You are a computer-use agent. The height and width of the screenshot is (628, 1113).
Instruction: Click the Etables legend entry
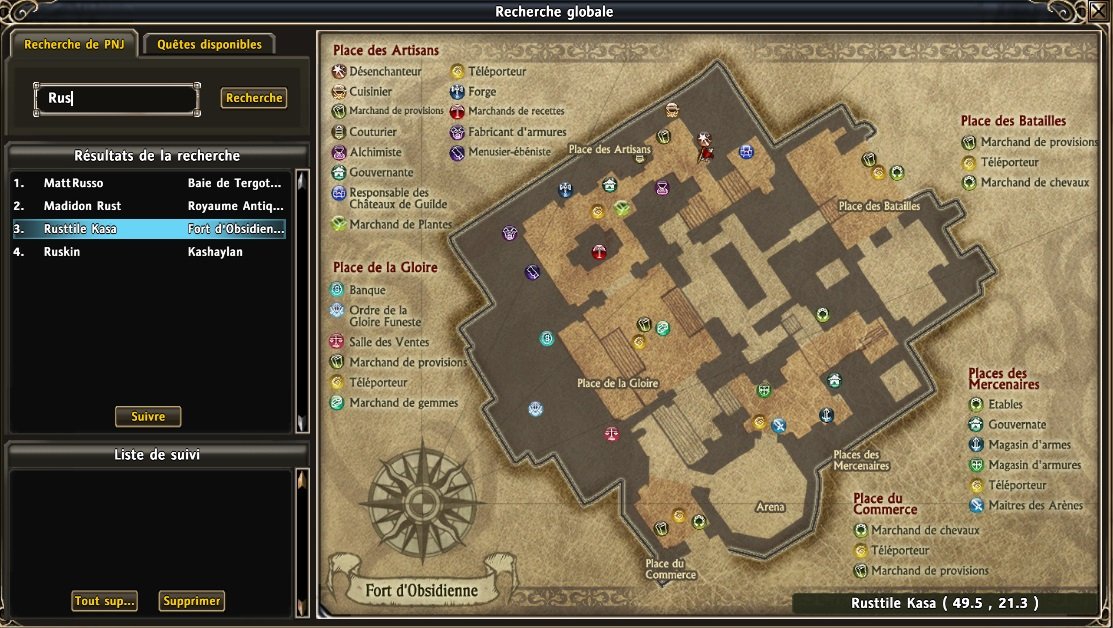1005,405
